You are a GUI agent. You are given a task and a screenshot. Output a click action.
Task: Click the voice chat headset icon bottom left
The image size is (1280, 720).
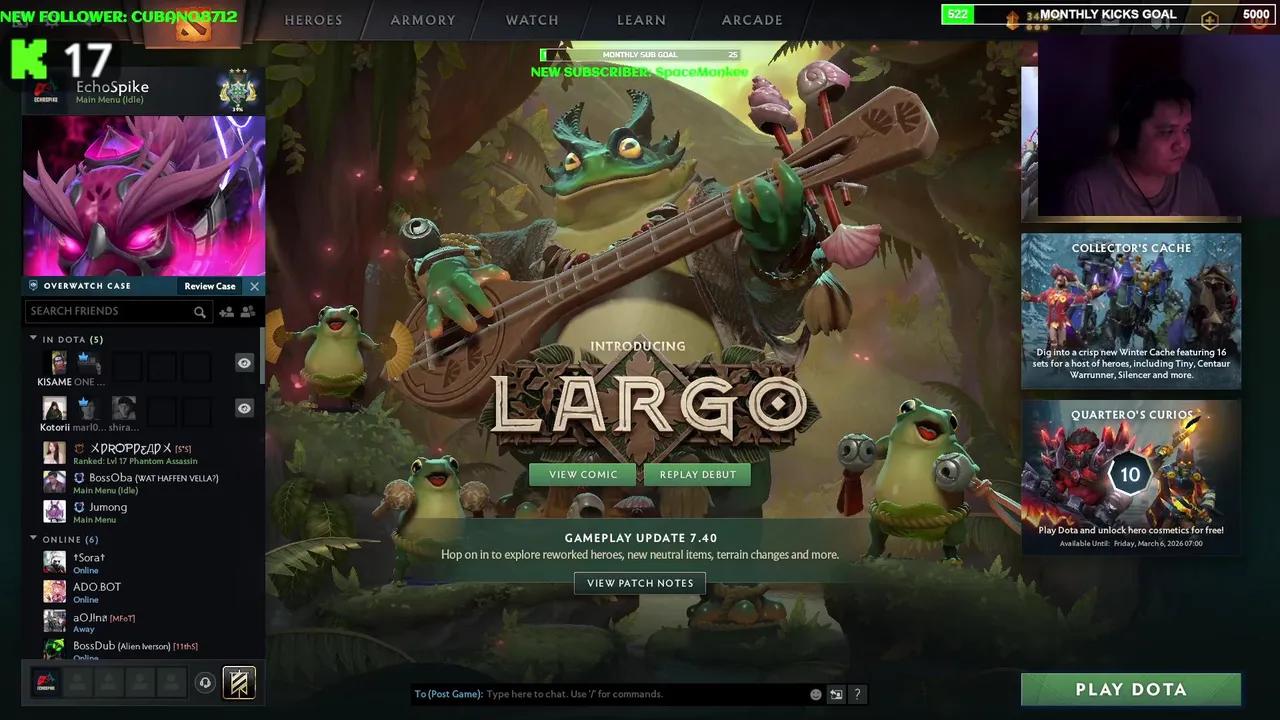tap(206, 682)
